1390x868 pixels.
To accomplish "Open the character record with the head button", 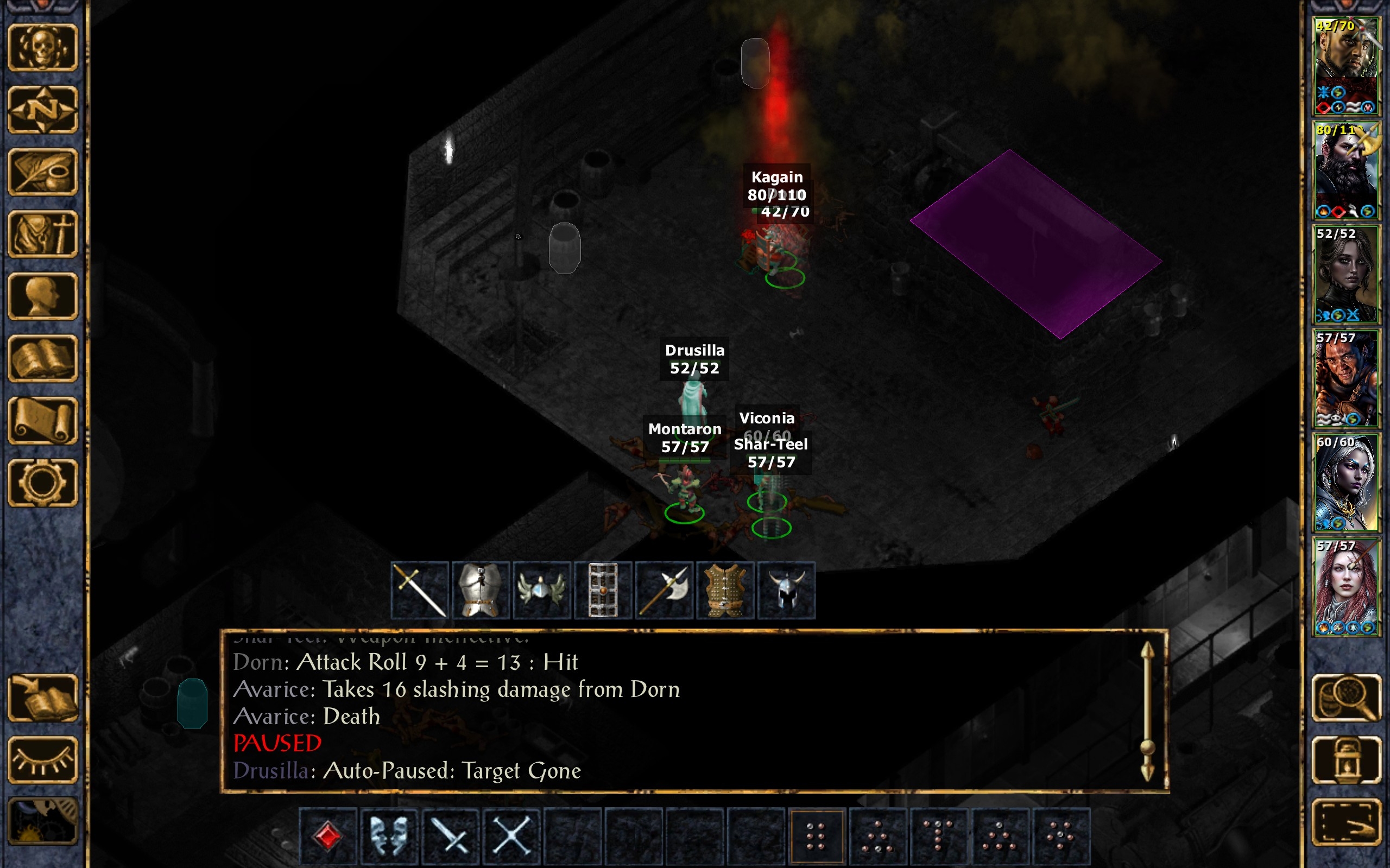I will tap(43, 296).
